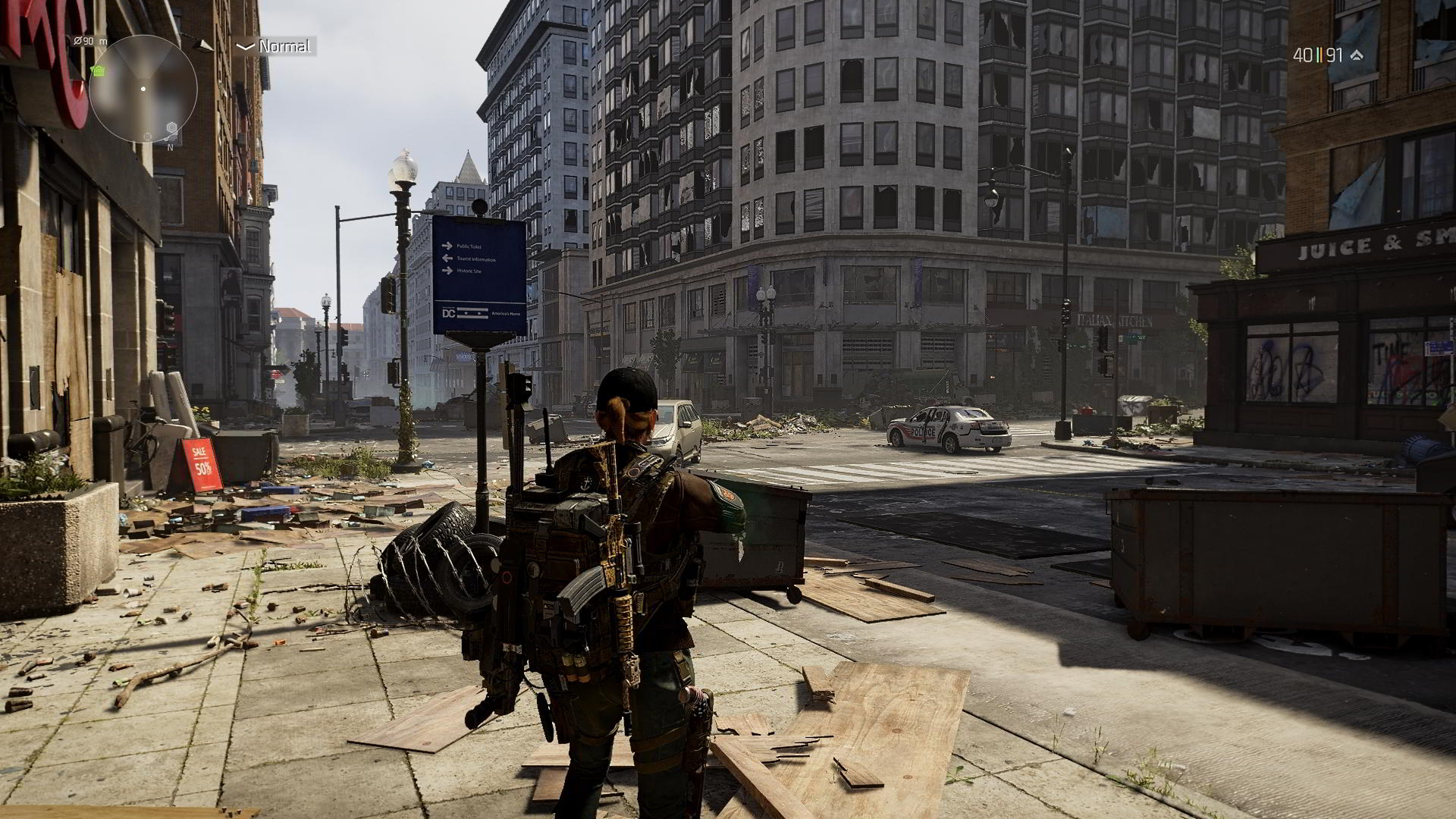
Task: Click the Public Toilet arrow on the sign
Action: tap(447, 245)
